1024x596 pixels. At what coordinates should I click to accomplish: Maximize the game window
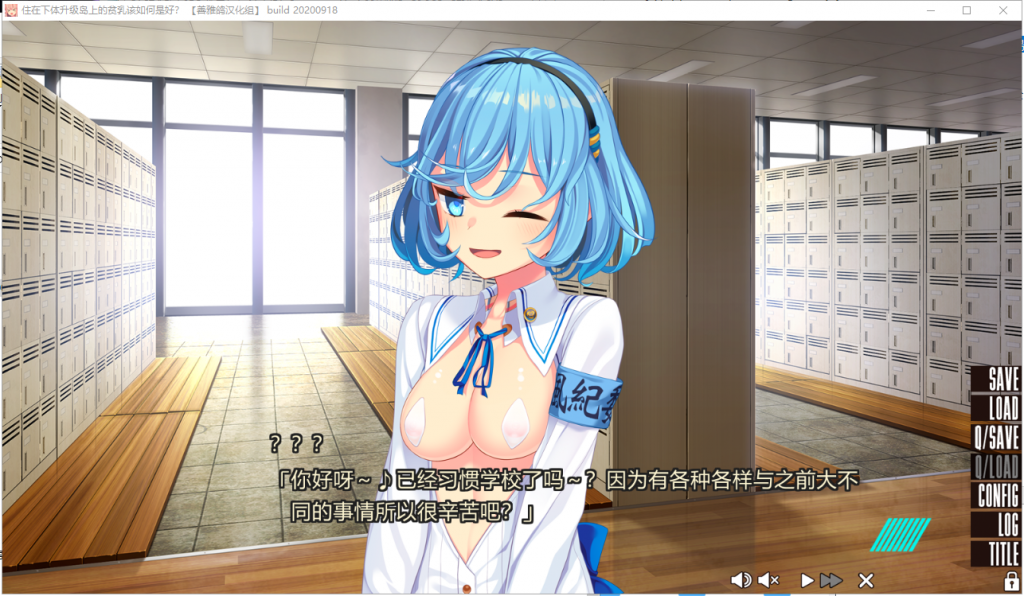tap(967, 10)
